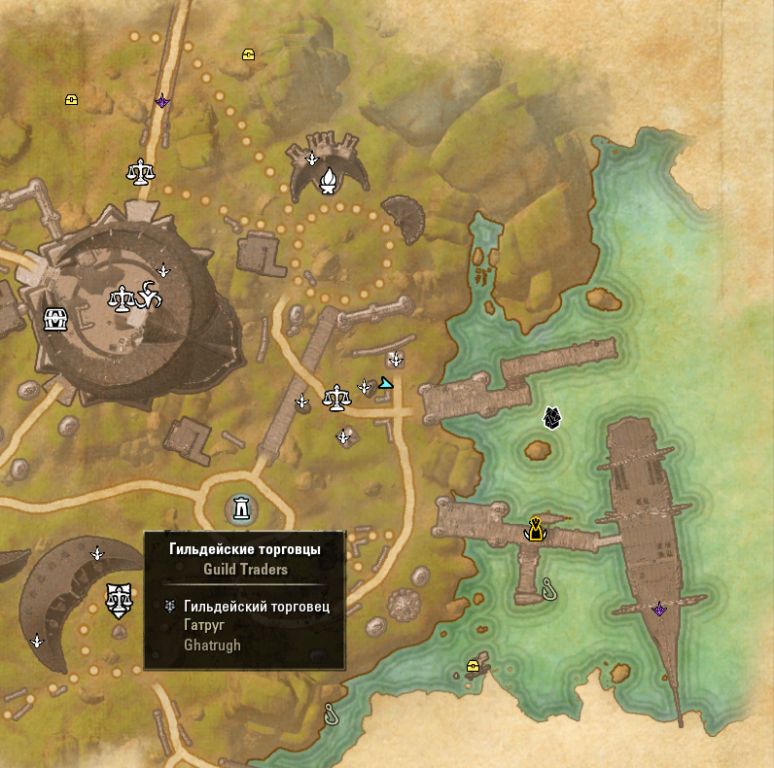774x768 pixels.
Task: Click the purple marker on the north road
Action: click(162, 101)
